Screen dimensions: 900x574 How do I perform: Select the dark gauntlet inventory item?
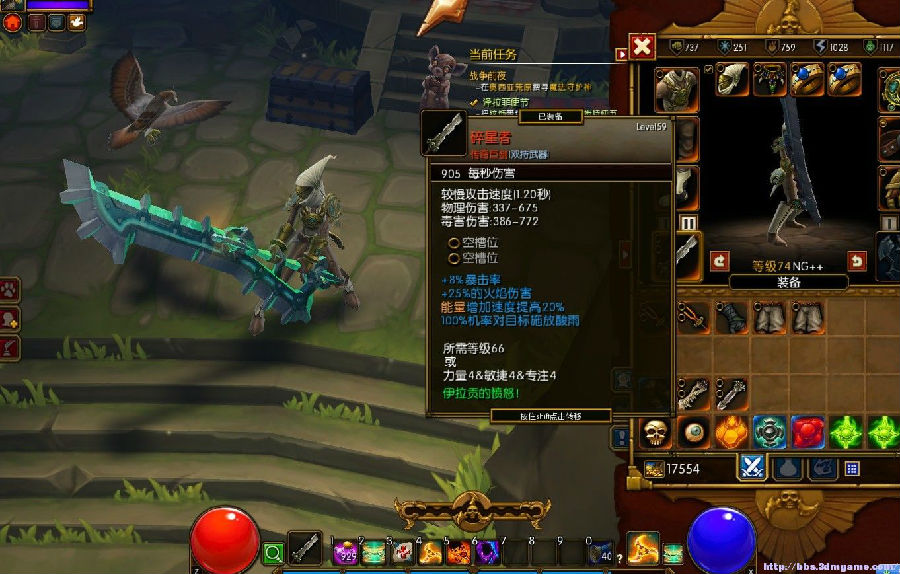pyautogui.click(x=730, y=318)
